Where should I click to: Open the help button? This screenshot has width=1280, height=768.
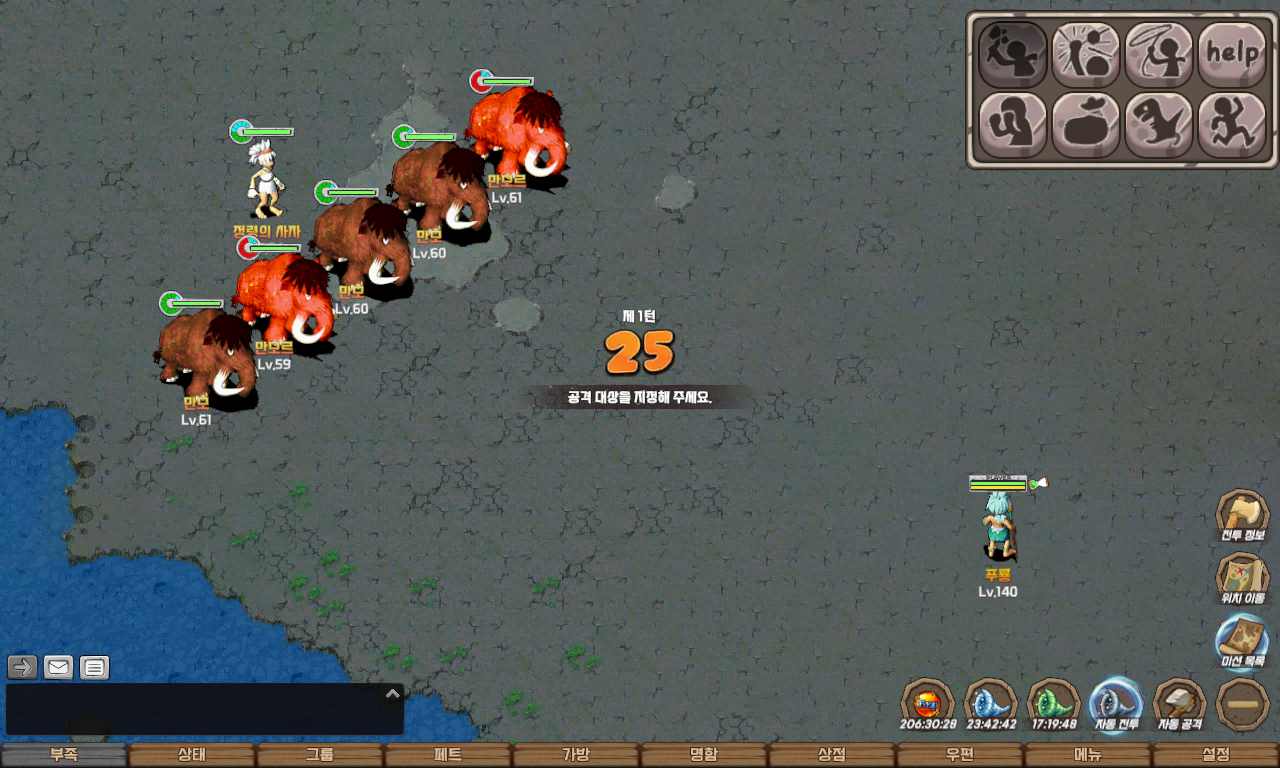(1232, 53)
